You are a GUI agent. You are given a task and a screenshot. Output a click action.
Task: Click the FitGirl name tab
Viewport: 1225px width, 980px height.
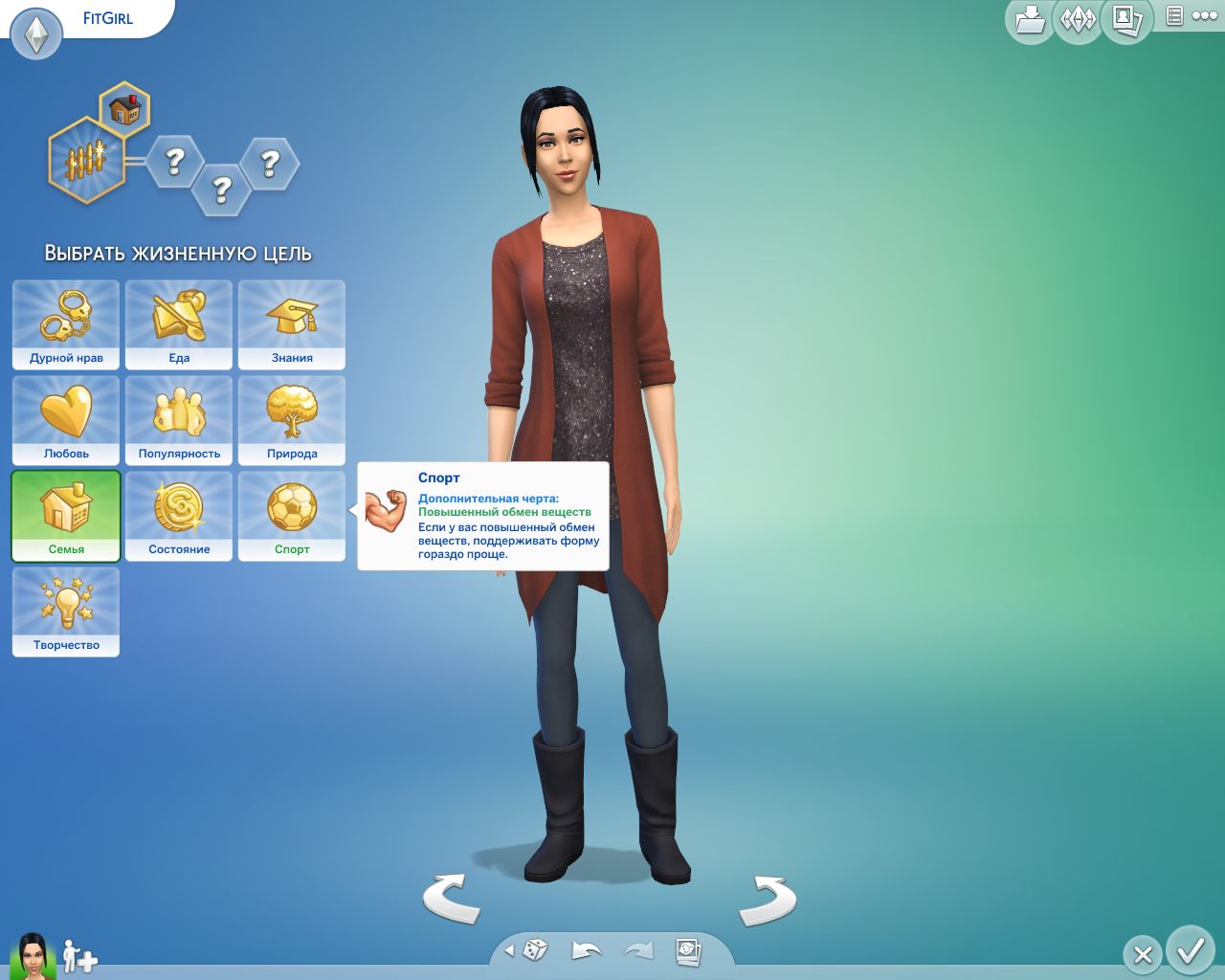(108, 16)
